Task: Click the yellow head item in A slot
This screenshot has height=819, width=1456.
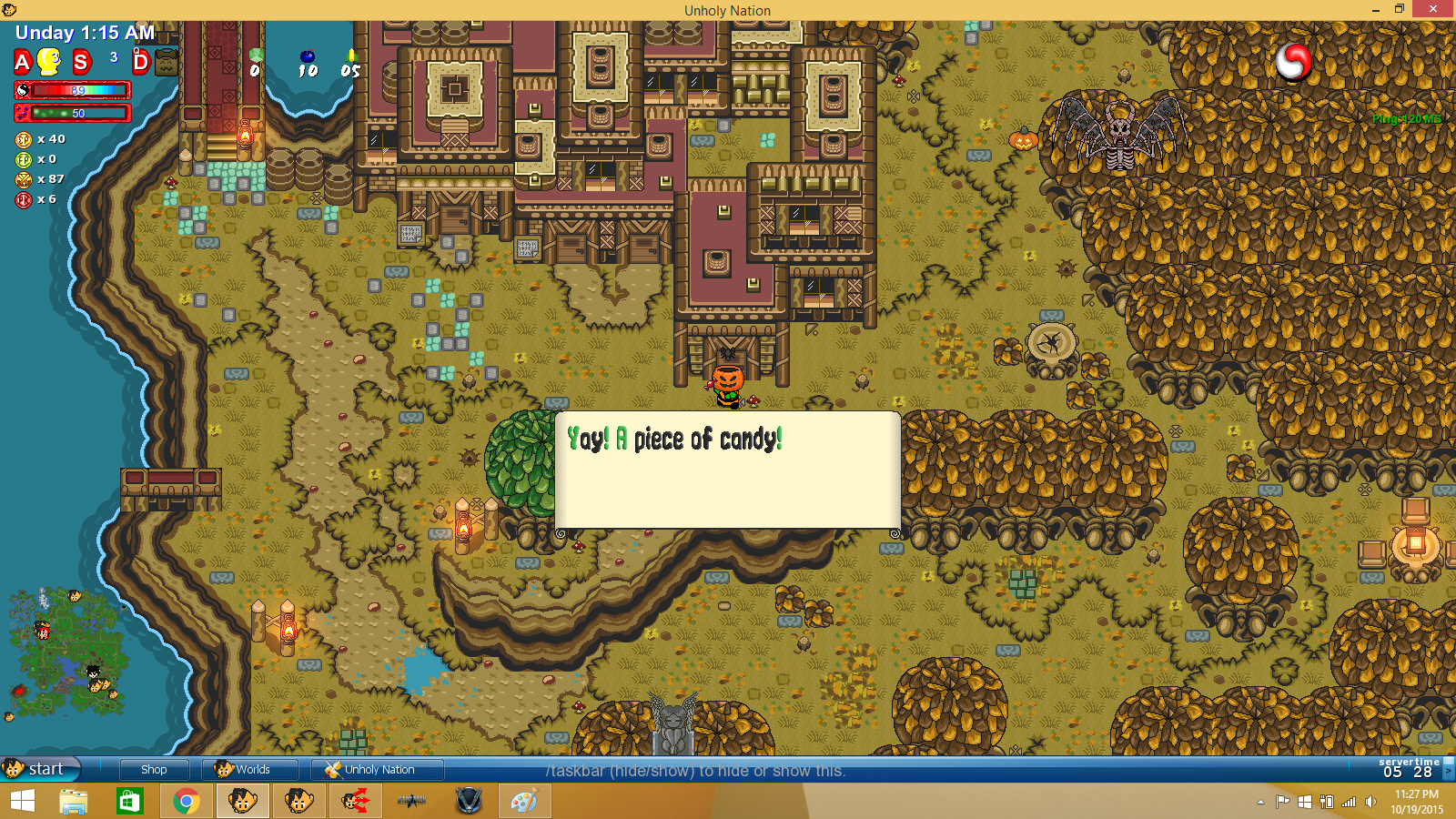Action: (x=49, y=62)
